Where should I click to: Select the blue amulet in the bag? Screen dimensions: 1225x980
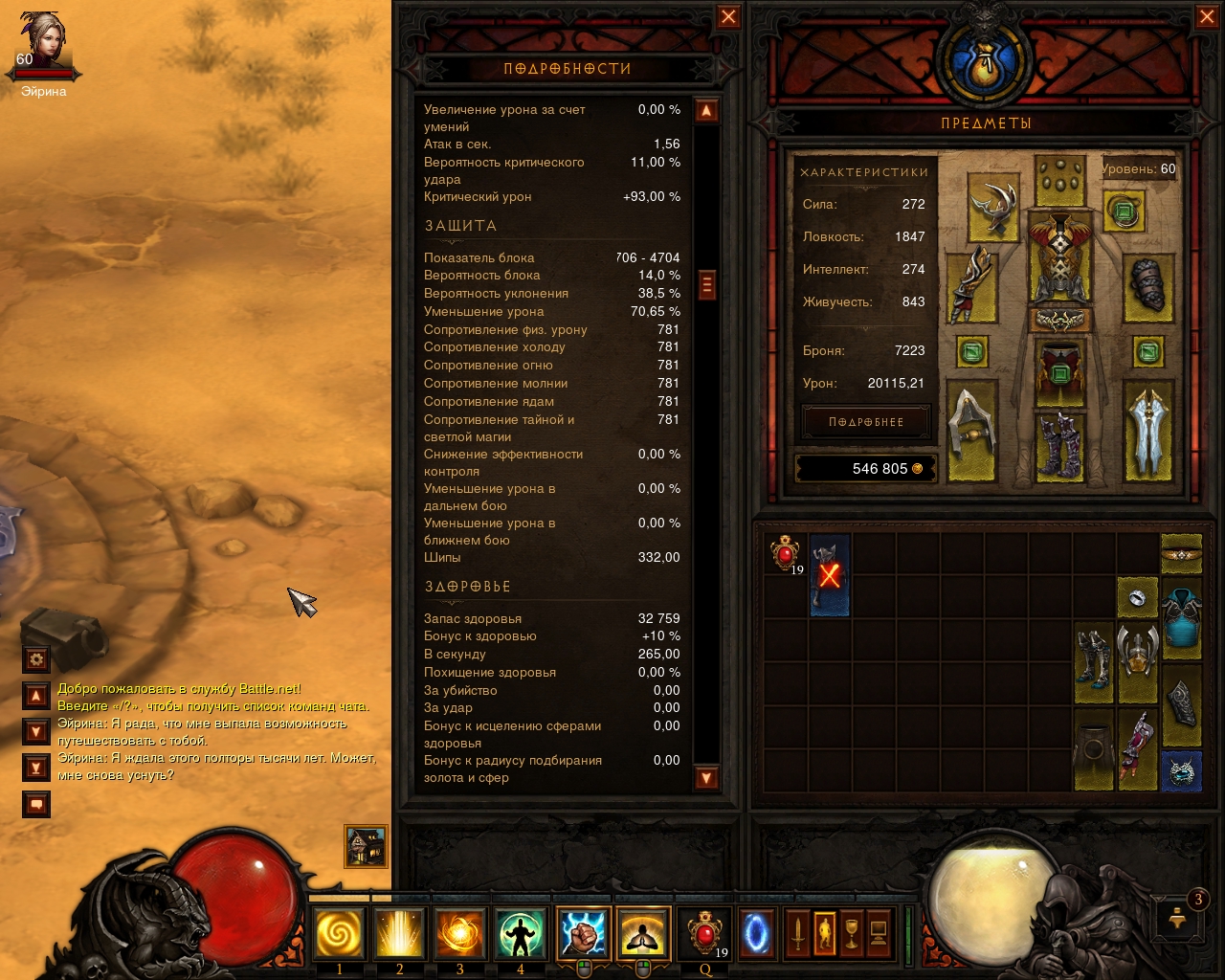tap(1181, 771)
